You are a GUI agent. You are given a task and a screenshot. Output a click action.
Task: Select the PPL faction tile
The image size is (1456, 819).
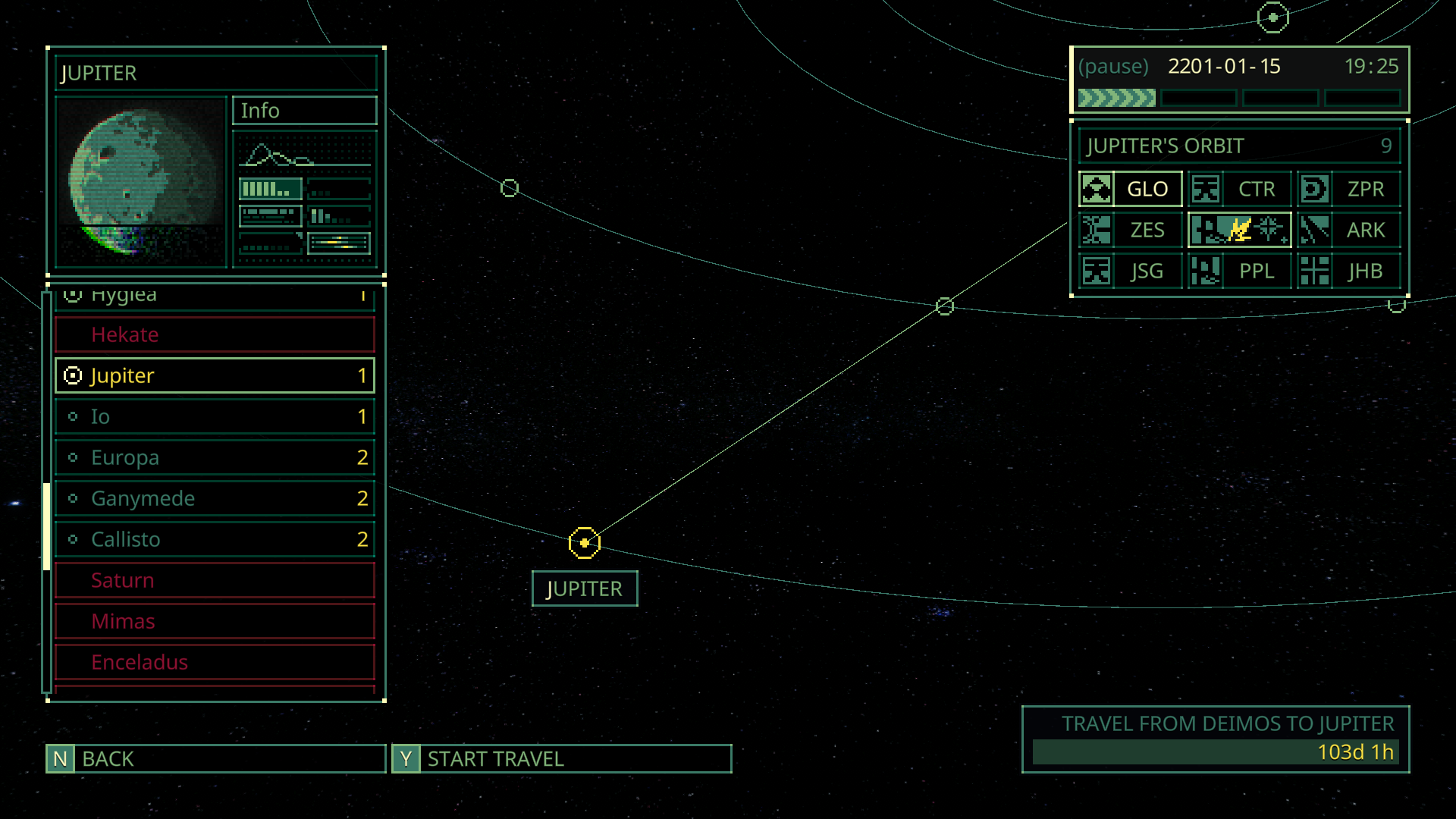[x=1239, y=271]
